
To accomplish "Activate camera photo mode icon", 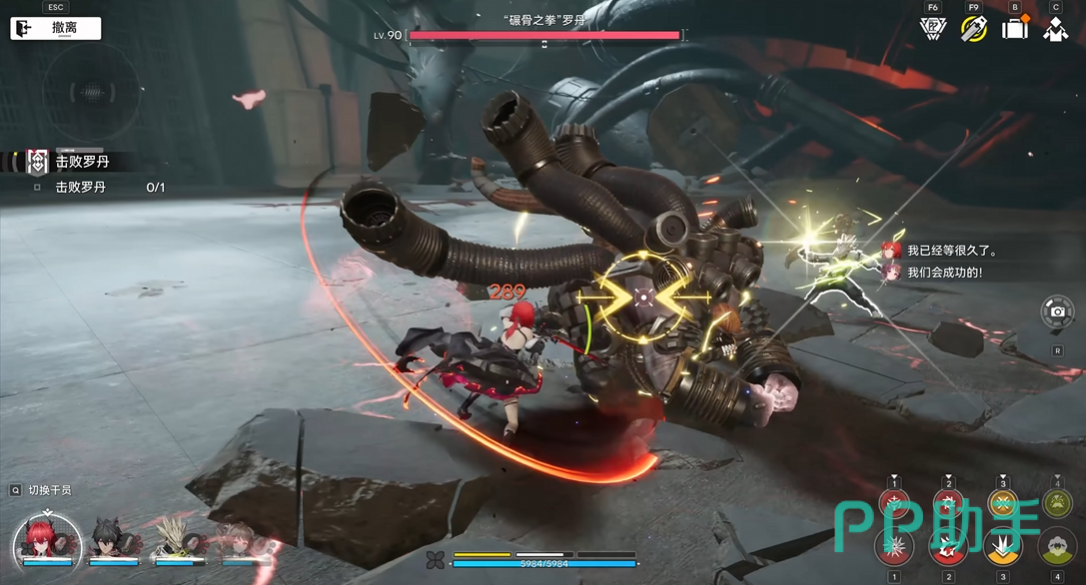I will pos(1057,312).
